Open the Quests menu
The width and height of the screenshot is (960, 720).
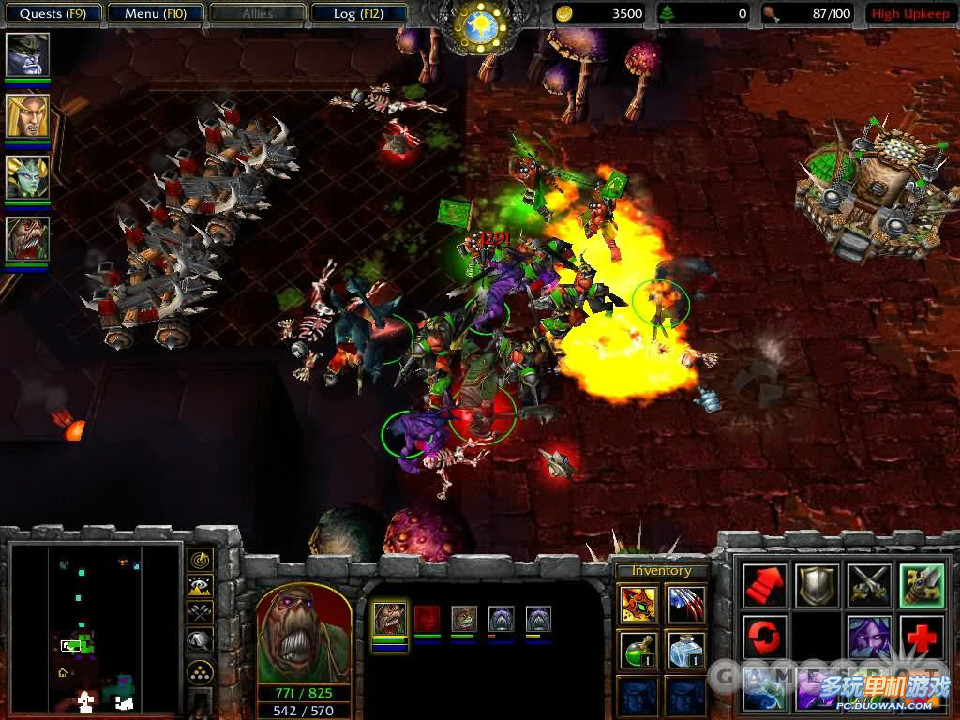52,14
